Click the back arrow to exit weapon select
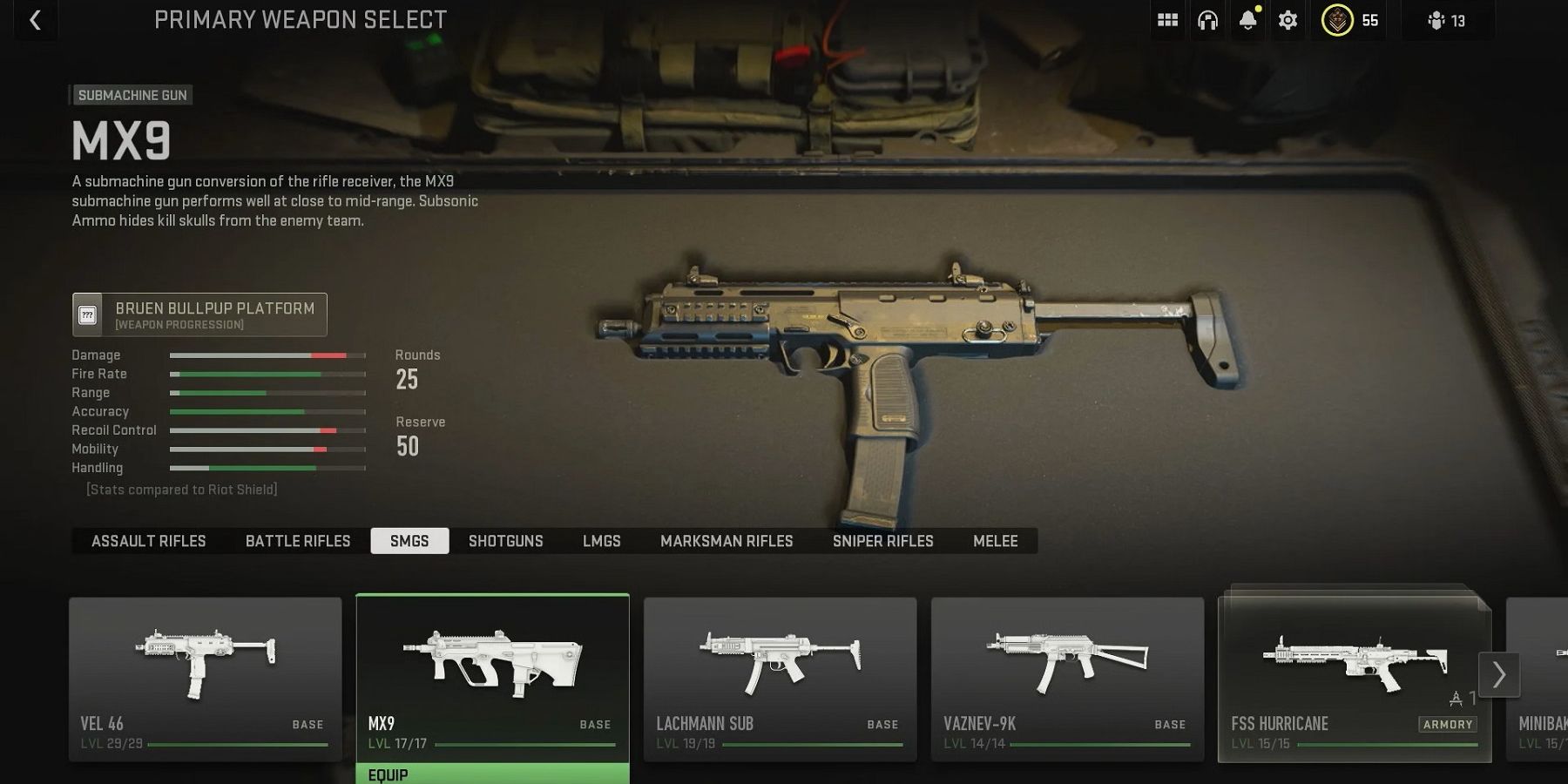 pyautogui.click(x=35, y=20)
